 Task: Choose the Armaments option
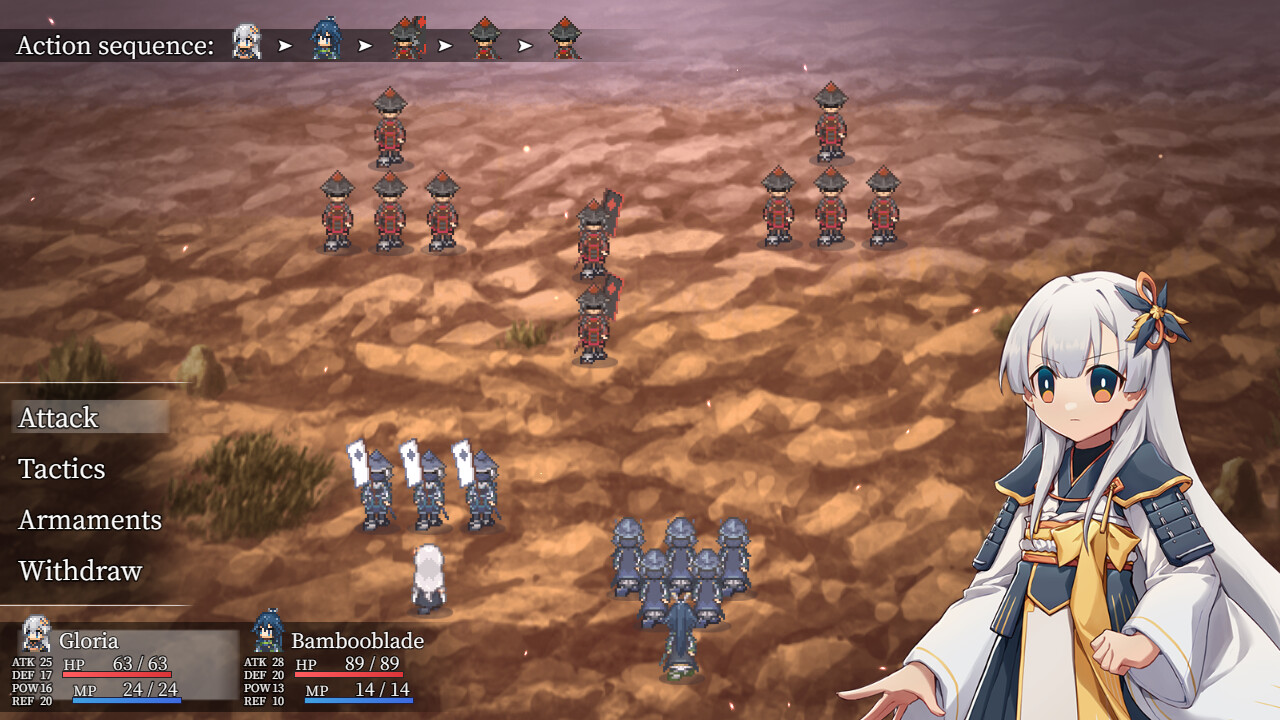click(x=90, y=520)
